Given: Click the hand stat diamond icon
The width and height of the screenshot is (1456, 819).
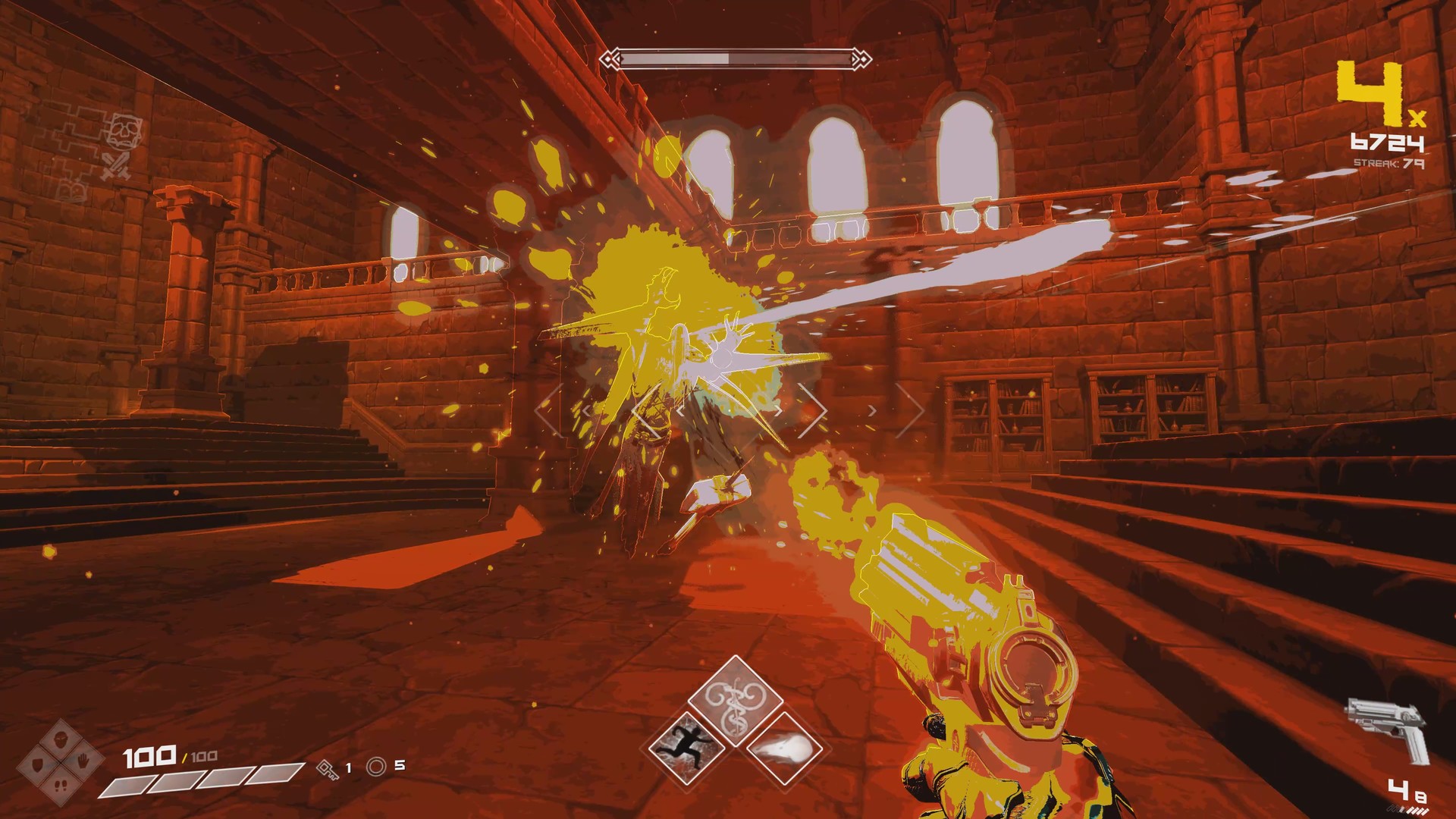Looking at the screenshot, I should (x=83, y=761).
